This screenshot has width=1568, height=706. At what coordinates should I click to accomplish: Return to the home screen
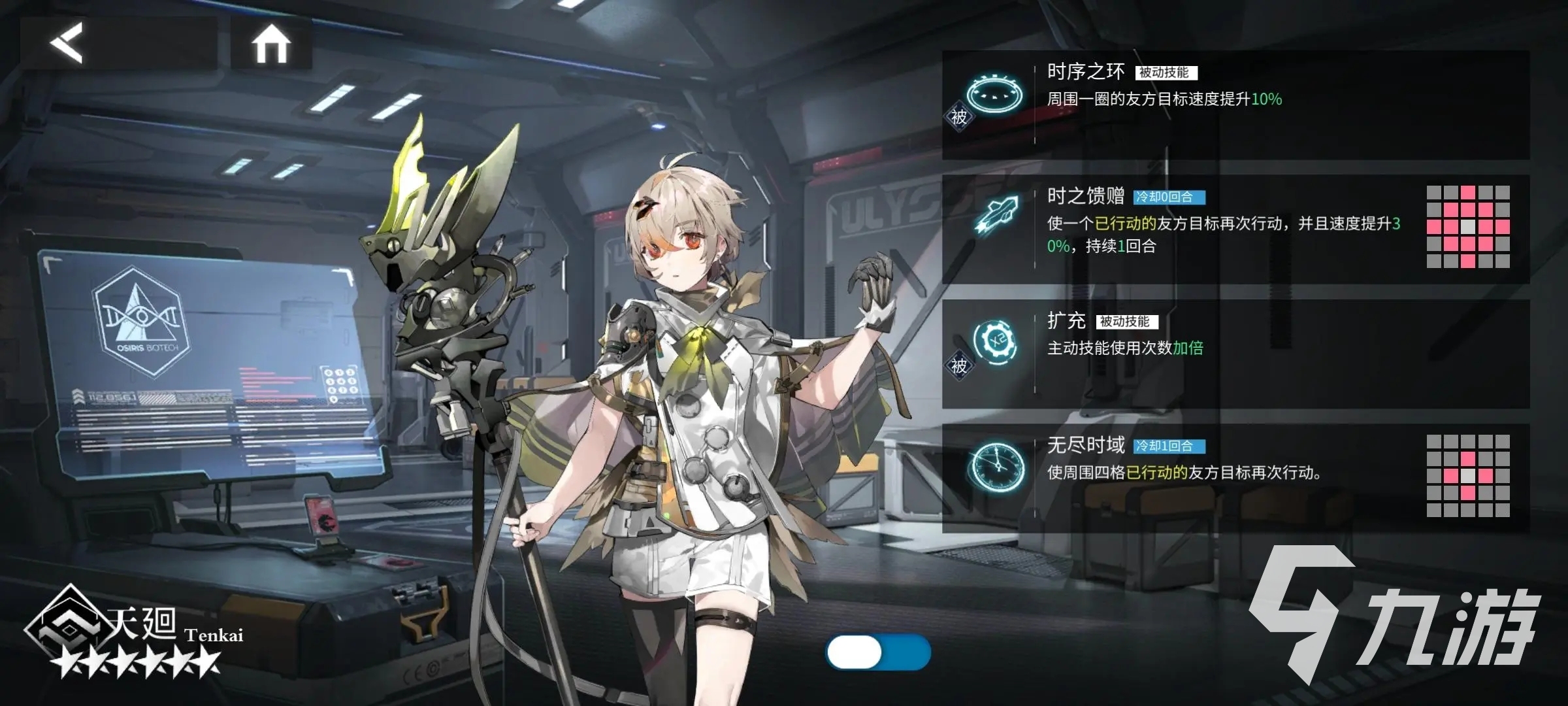coord(271,44)
